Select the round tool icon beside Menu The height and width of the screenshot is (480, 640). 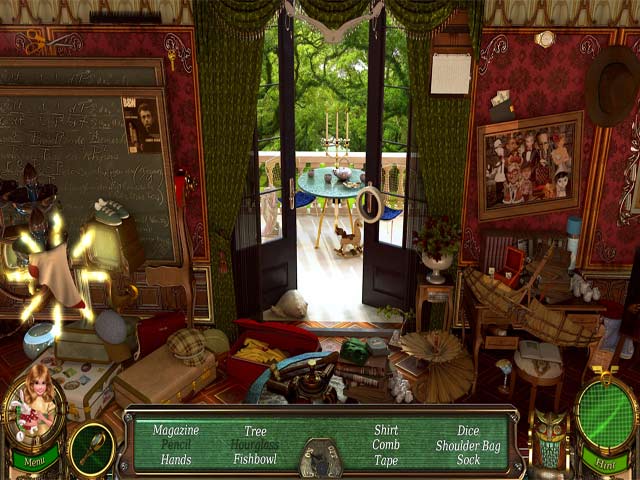tap(91, 449)
